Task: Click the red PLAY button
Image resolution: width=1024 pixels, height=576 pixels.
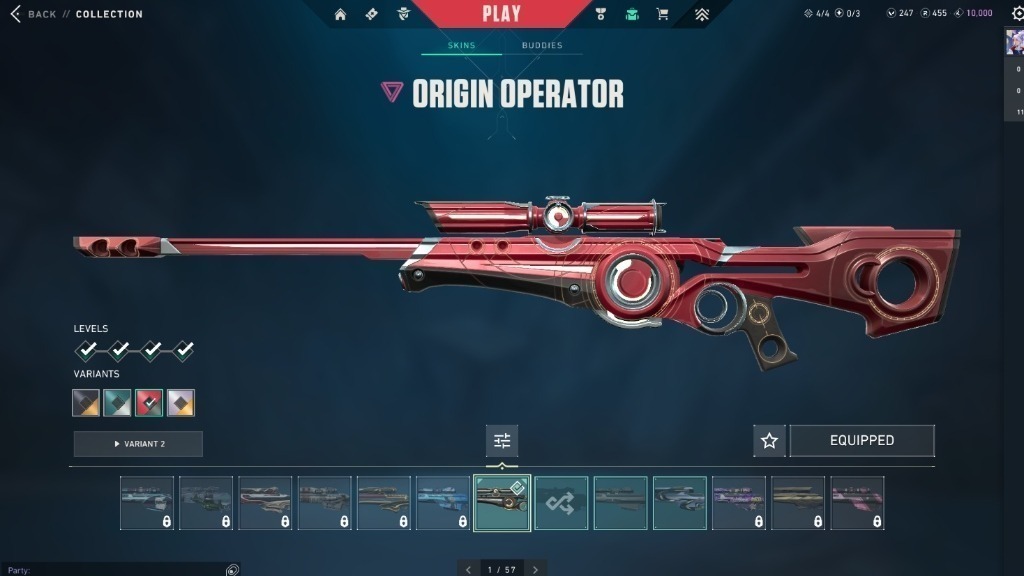Action: click(501, 14)
